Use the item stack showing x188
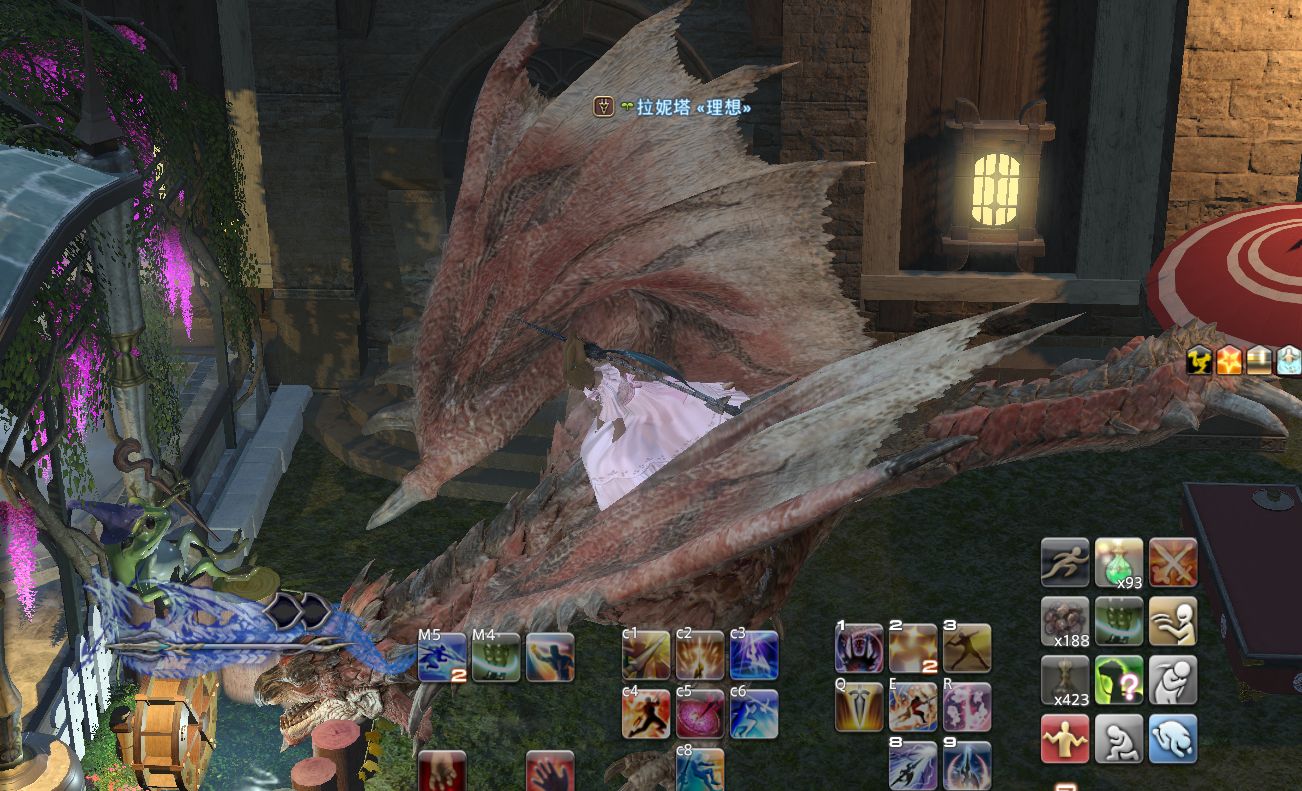The image size is (1302, 791). [x=1065, y=621]
